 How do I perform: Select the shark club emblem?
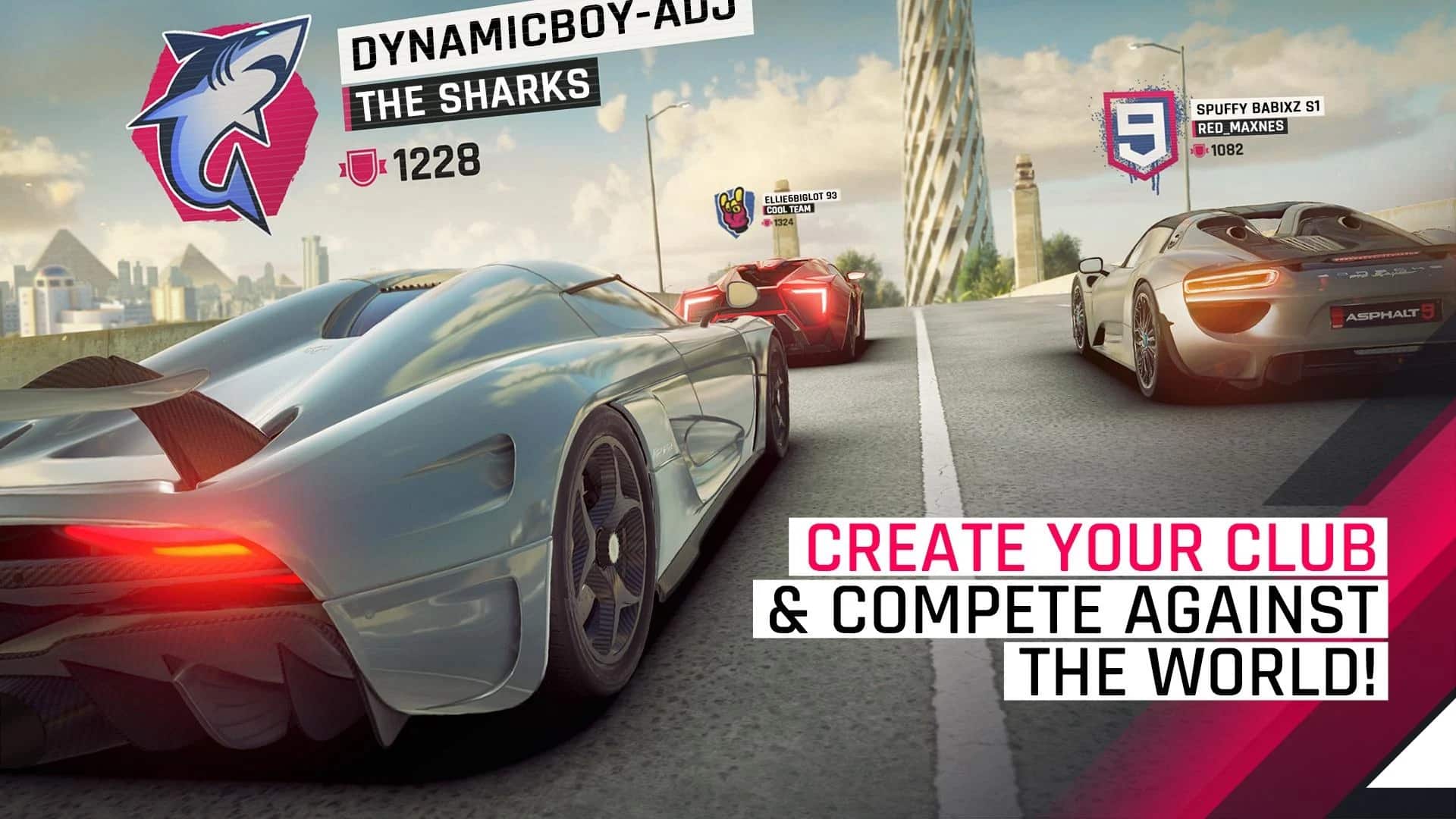point(220,121)
